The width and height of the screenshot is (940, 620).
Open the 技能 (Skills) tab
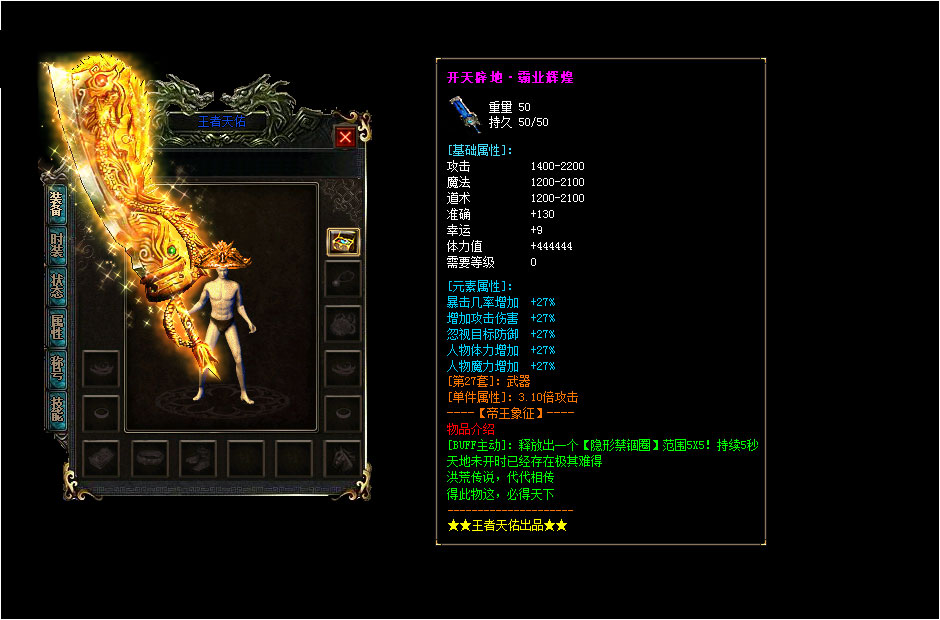[x=57, y=410]
